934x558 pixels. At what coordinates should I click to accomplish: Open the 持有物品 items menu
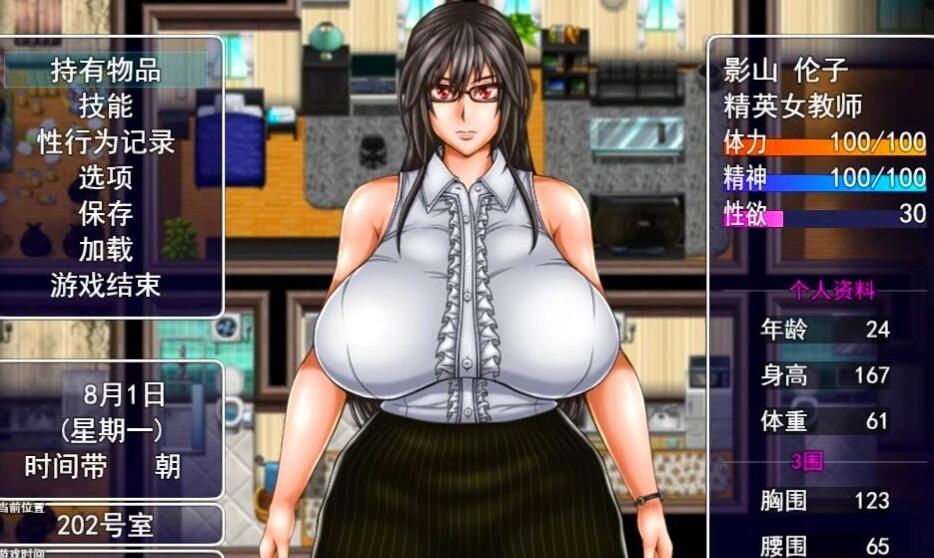click(x=106, y=70)
